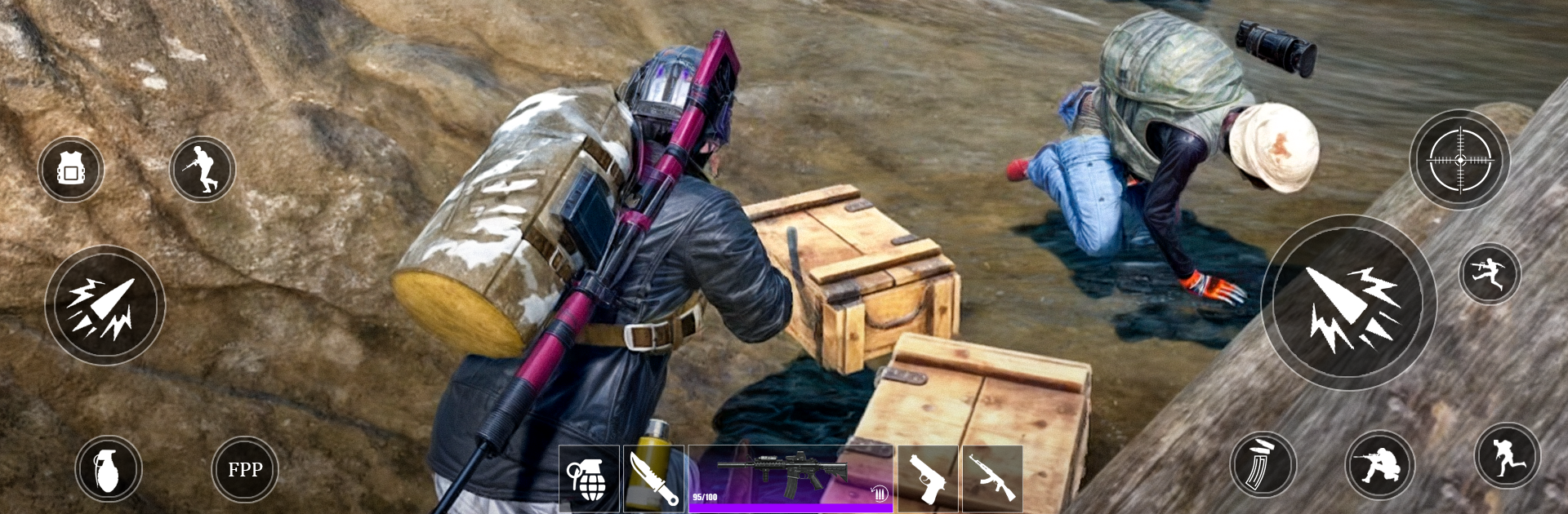Aim with the crosshair scope button

pos(1459,161)
